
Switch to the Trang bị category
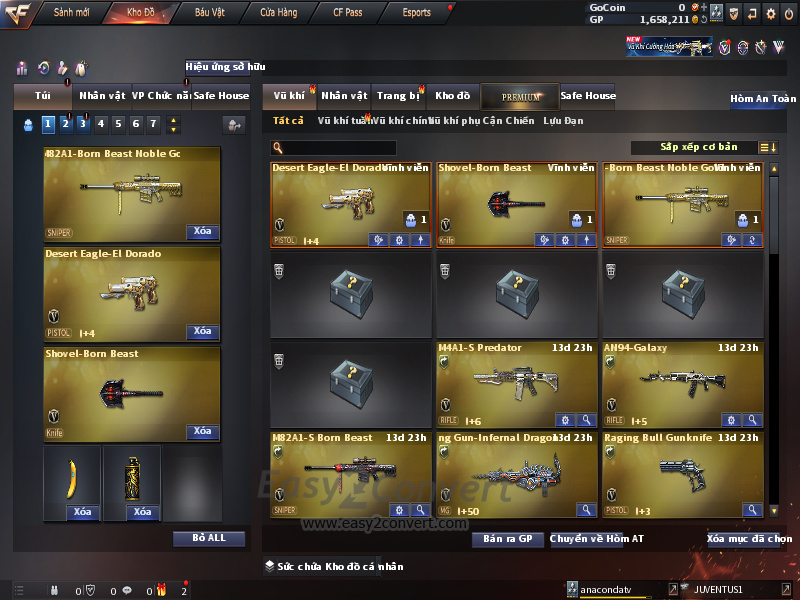pos(398,96)
